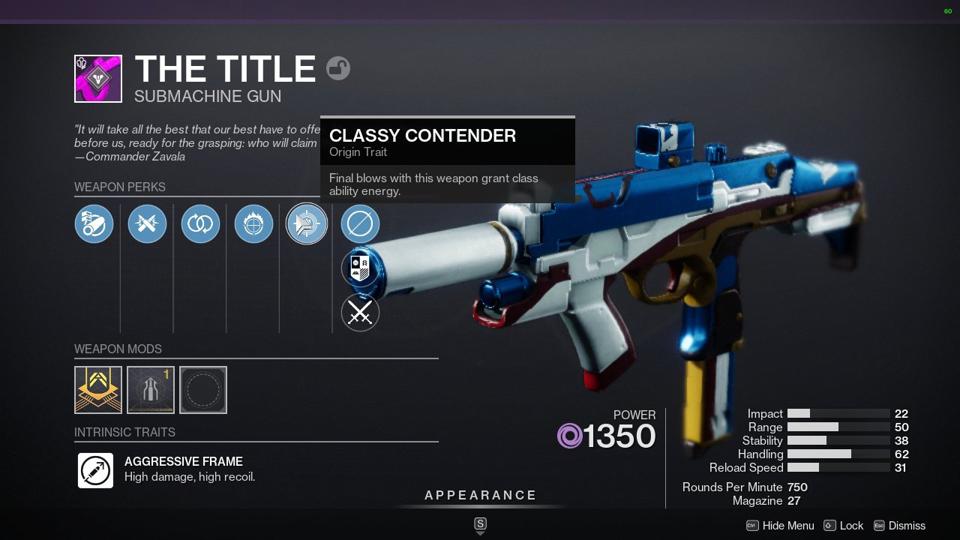Select the crossed-bullets magazine perk
This screenshot has height=540, width=960.
(x=147, y=224)
